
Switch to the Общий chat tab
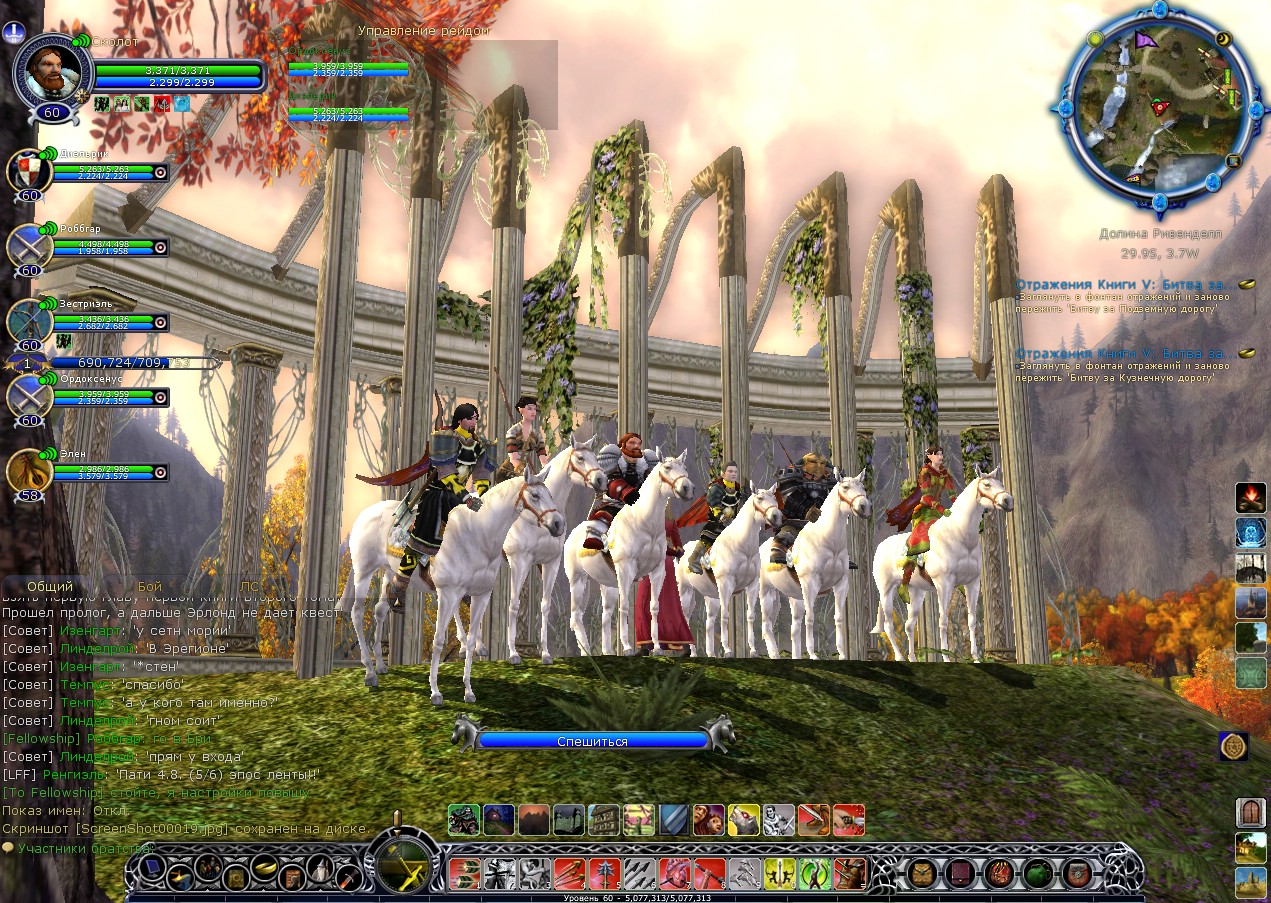tap(50, 587)
